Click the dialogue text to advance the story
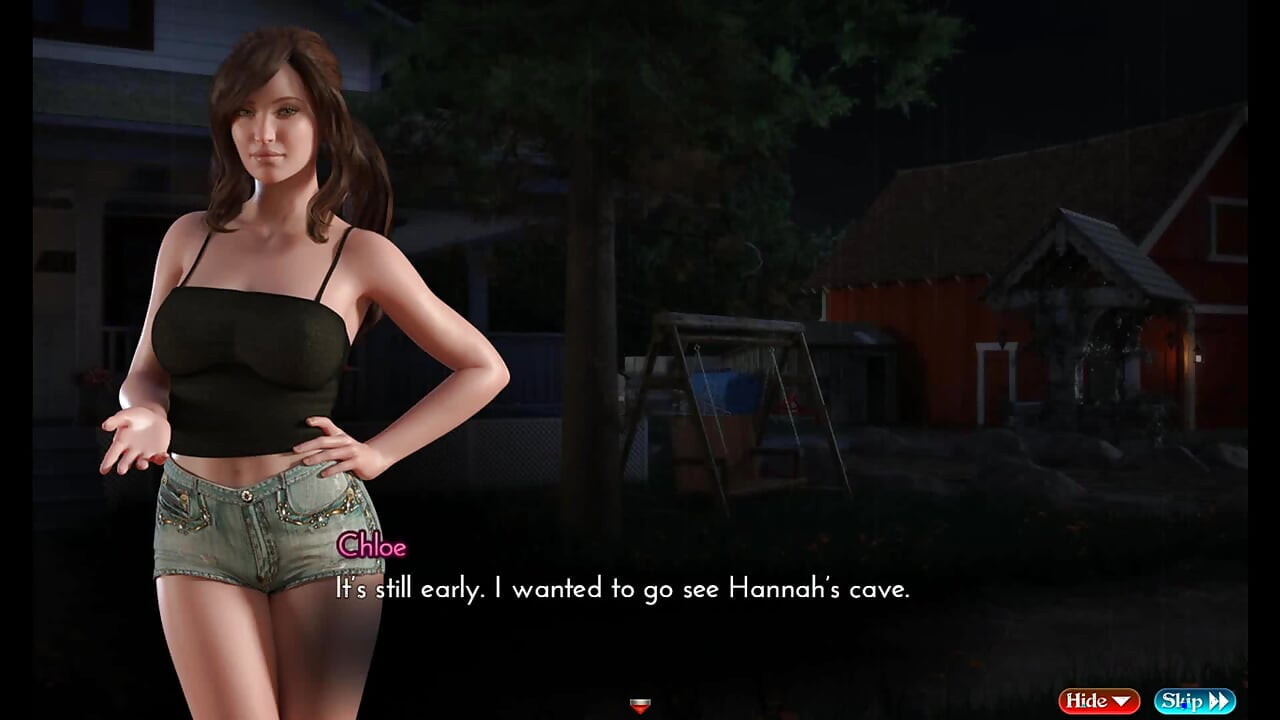The height and width of the screenshot is (720, 1280). coord(620,589)
